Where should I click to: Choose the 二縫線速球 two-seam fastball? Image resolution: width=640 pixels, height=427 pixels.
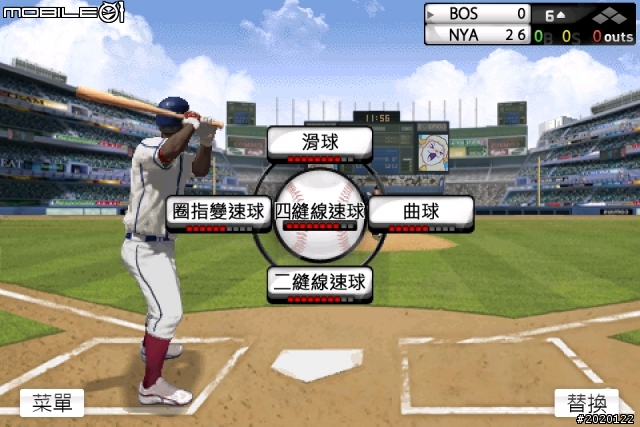[320, 282]
